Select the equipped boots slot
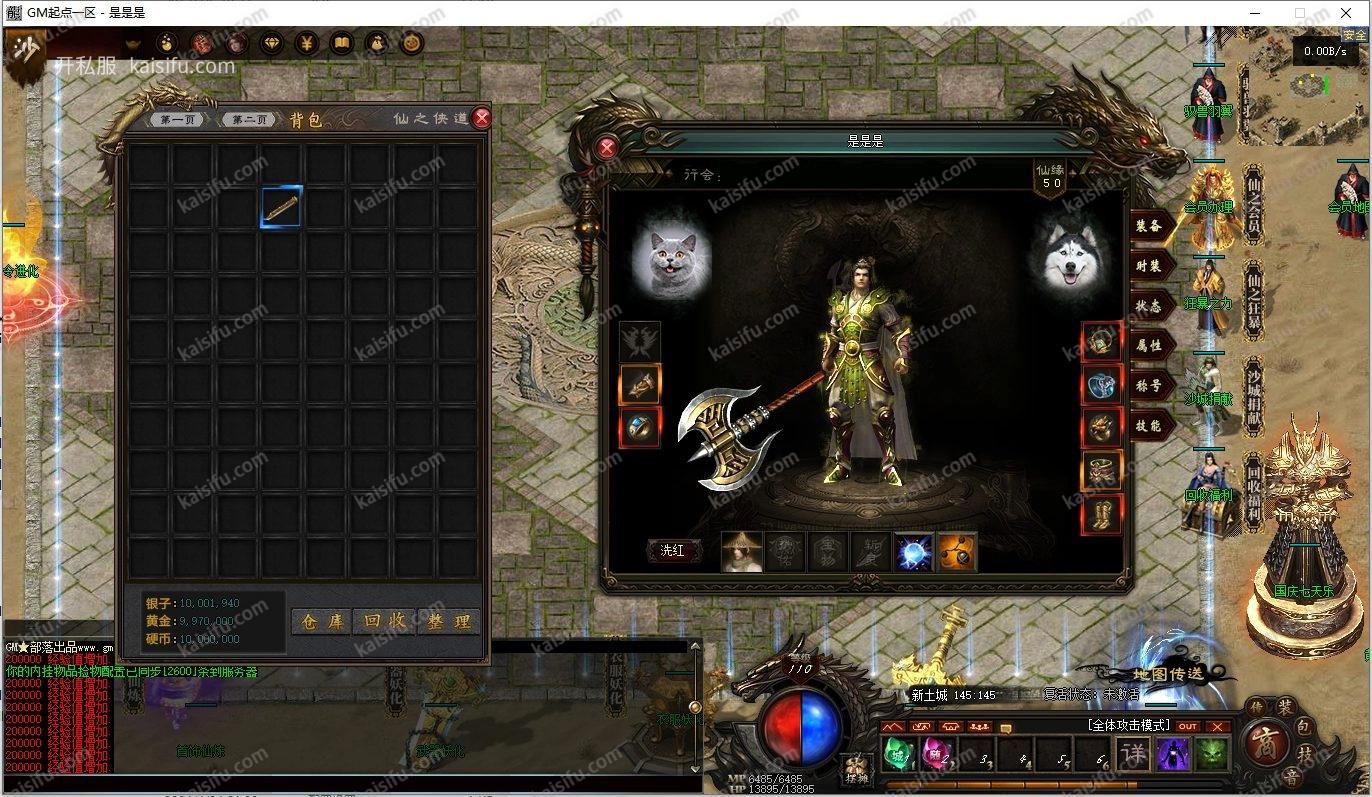 [x=1102, y=514]
